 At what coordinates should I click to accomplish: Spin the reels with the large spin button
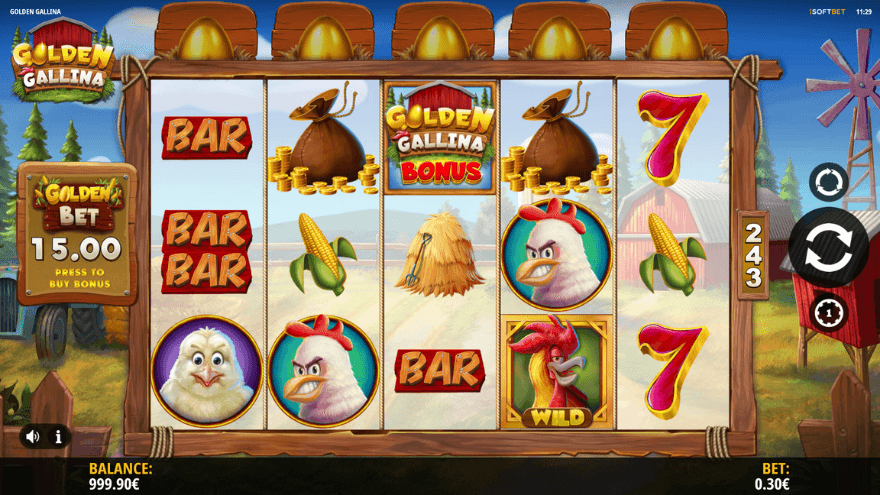point(828,247)
